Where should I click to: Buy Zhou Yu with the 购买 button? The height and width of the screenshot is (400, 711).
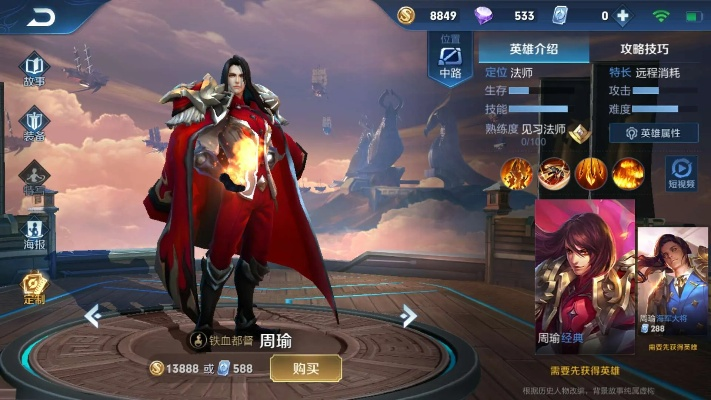click(305, 368)
